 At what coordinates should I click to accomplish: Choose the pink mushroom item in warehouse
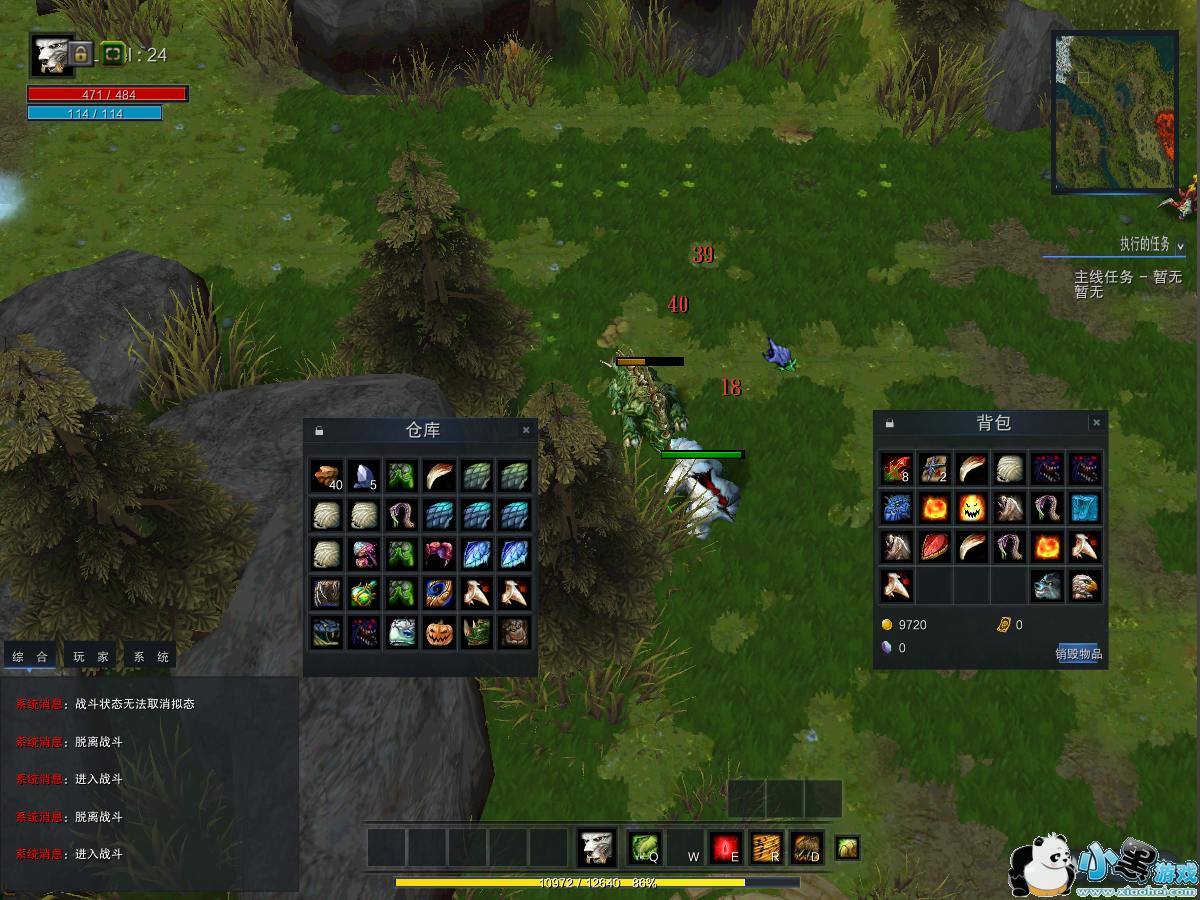(x=364, y=554)
